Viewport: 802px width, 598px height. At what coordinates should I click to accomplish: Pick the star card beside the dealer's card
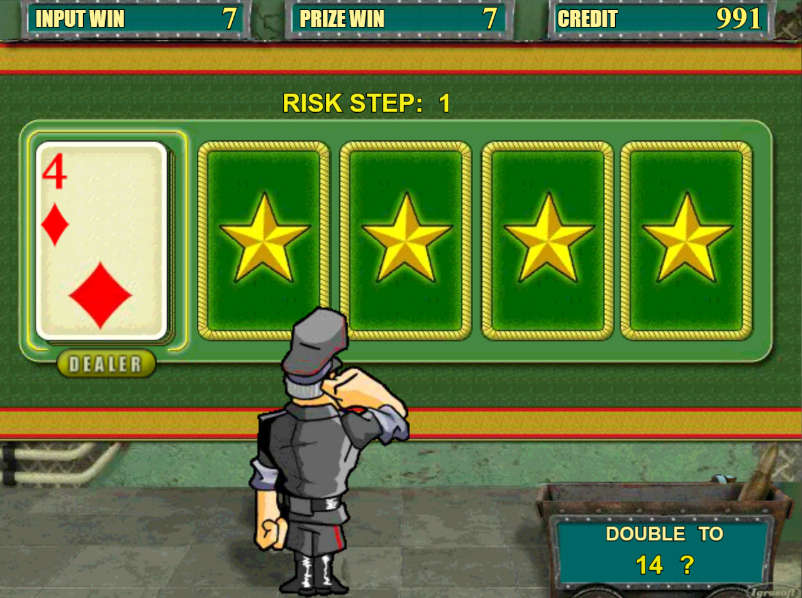[x=264, y=238]
